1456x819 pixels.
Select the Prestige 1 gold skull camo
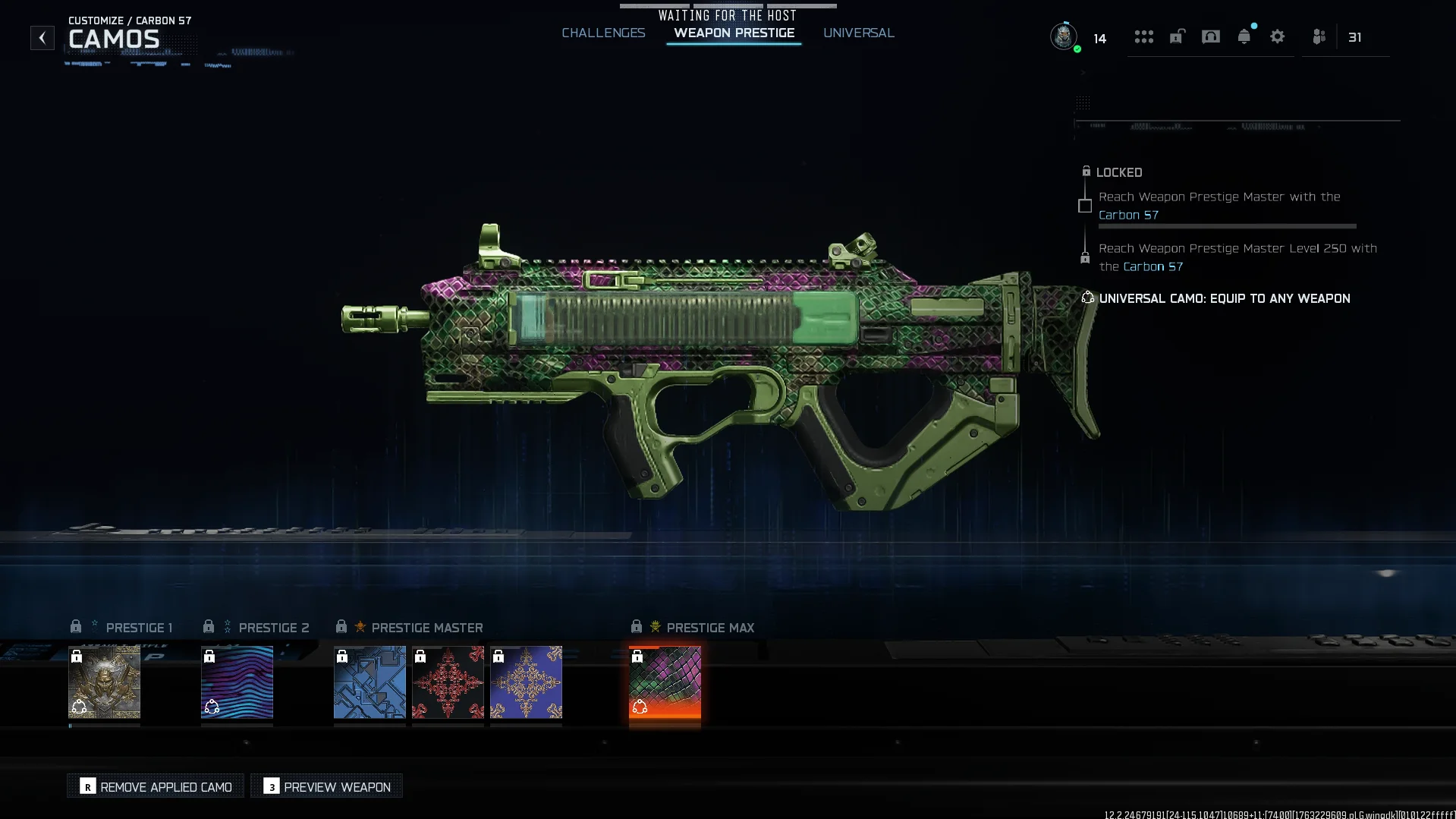tap(104, 682)
